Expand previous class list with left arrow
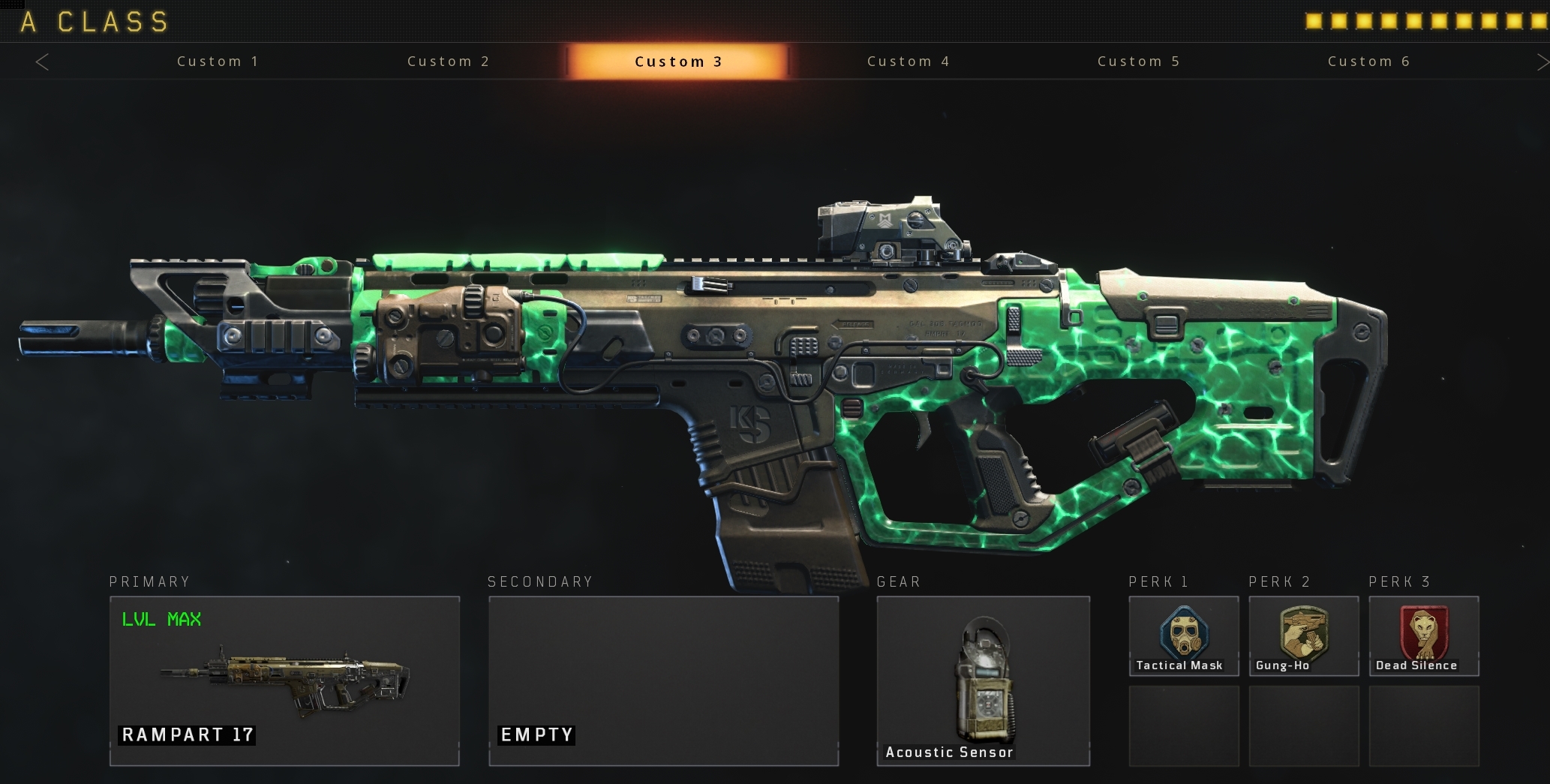 click(43, 62)
